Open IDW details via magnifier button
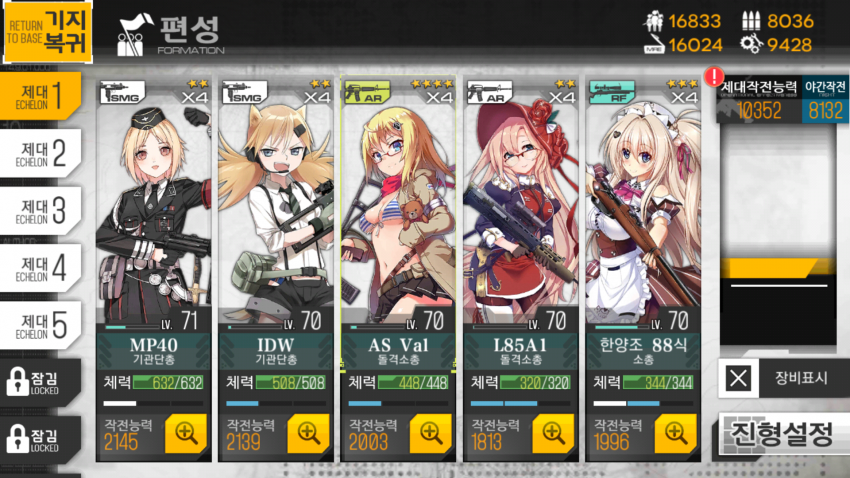 pyautogui.click(x=309, y=432)
